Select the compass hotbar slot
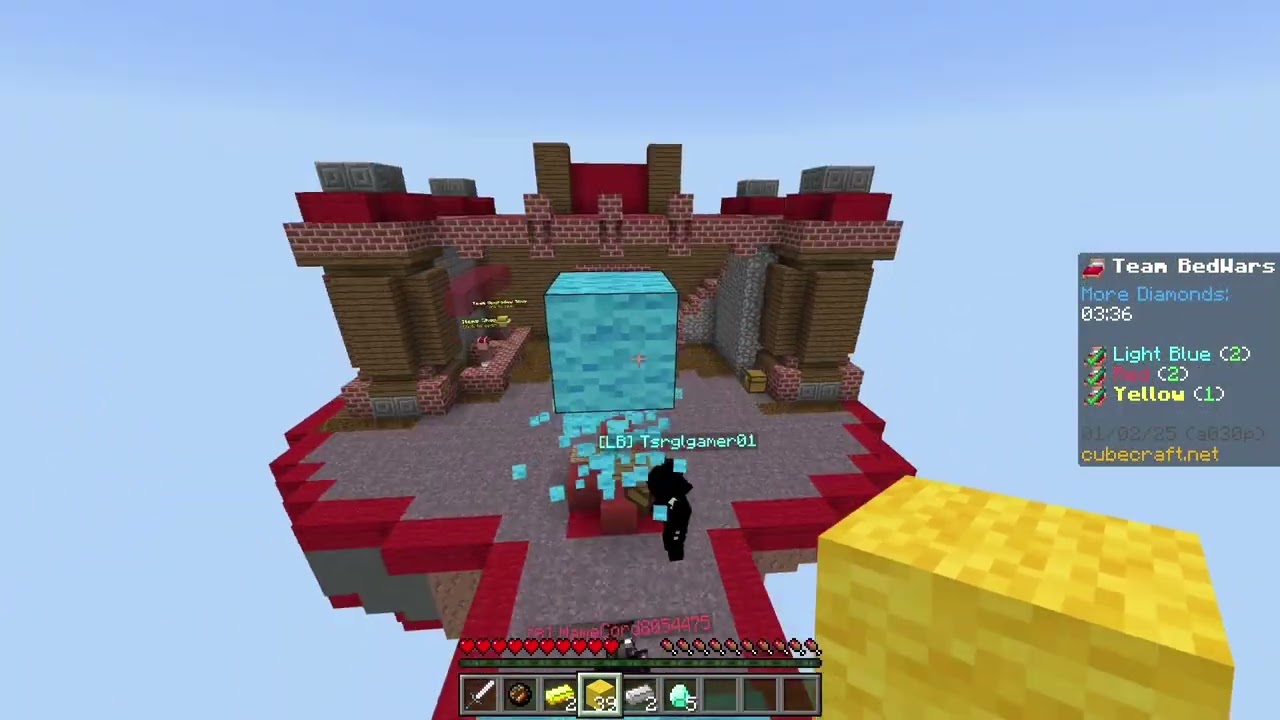Viewport: 1280px width, 720px height. click(x=519, y=694)
